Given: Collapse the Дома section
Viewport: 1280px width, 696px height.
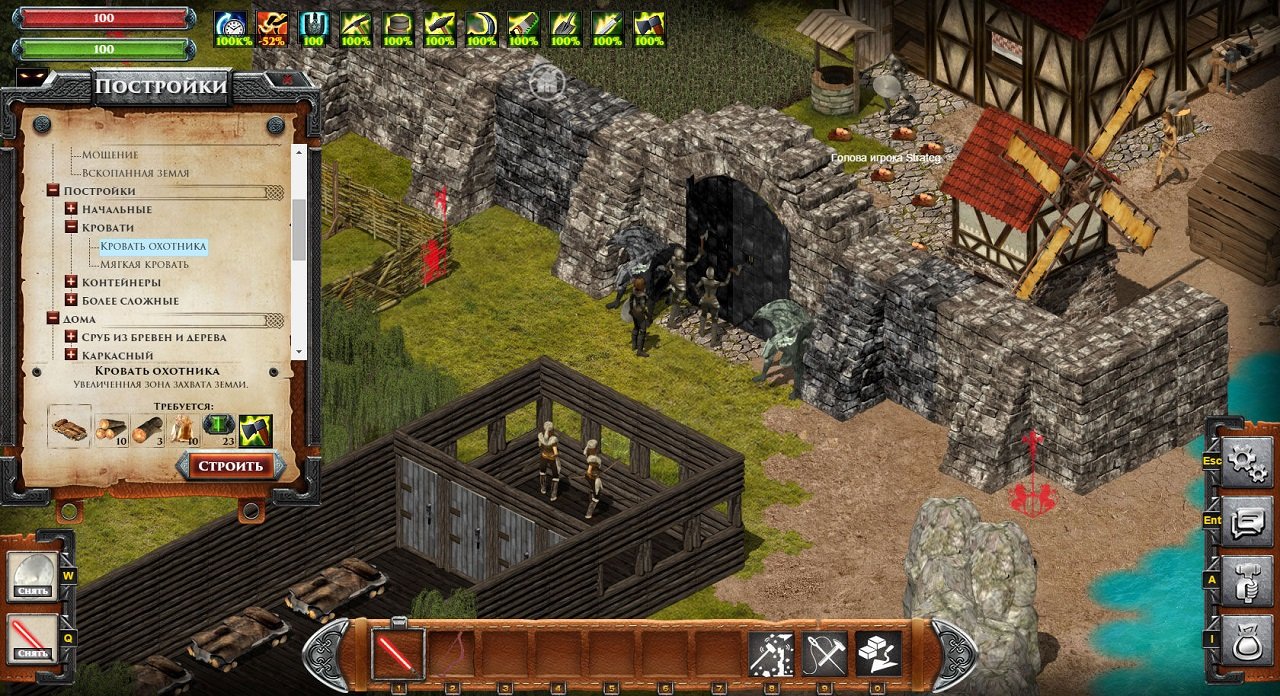Looking at the screenshot, I should pos(53,318).
